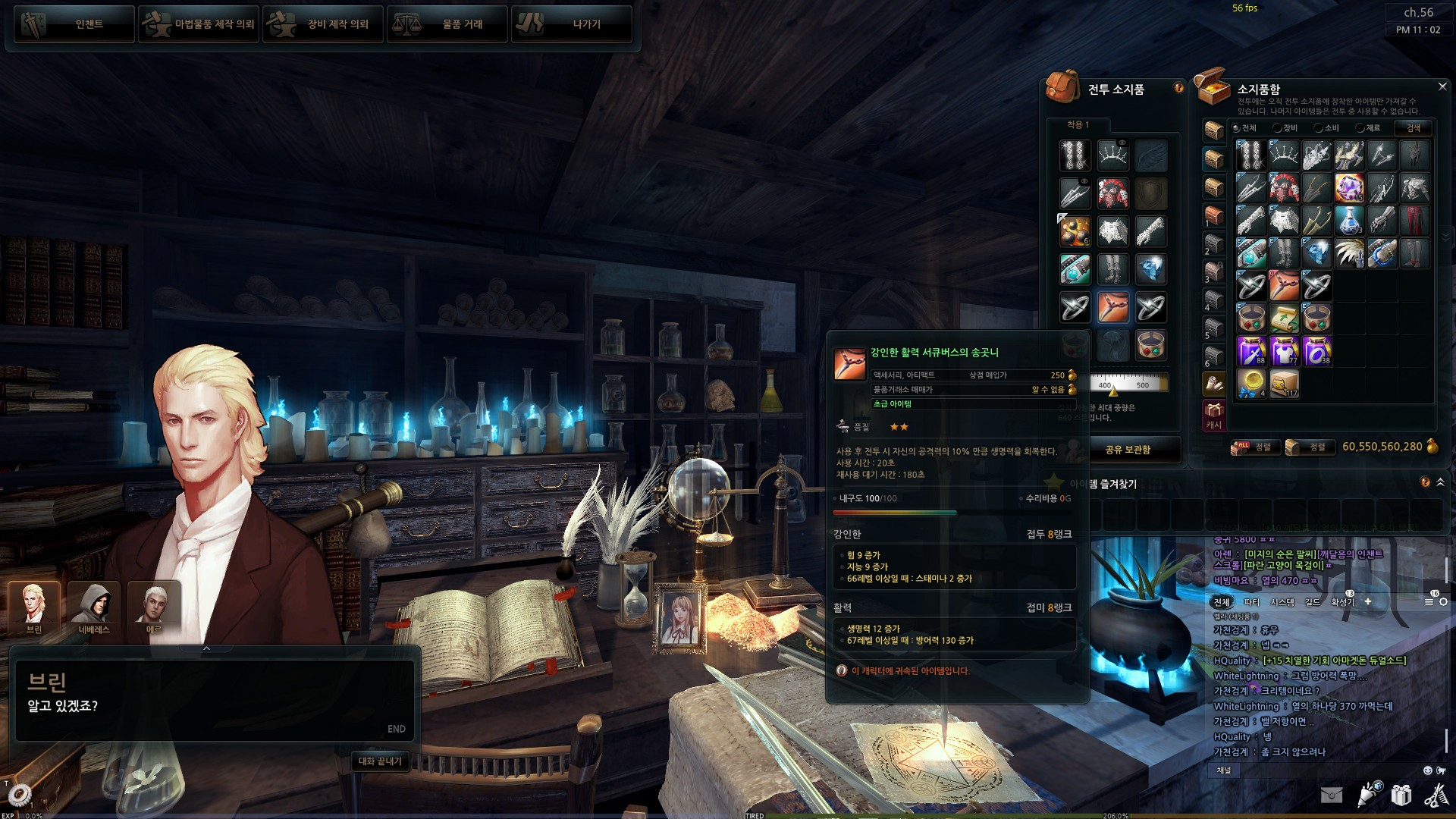The image size is (1456, 819).
Task: Filter inventory by 소비 consumables
Action: 1326,128
